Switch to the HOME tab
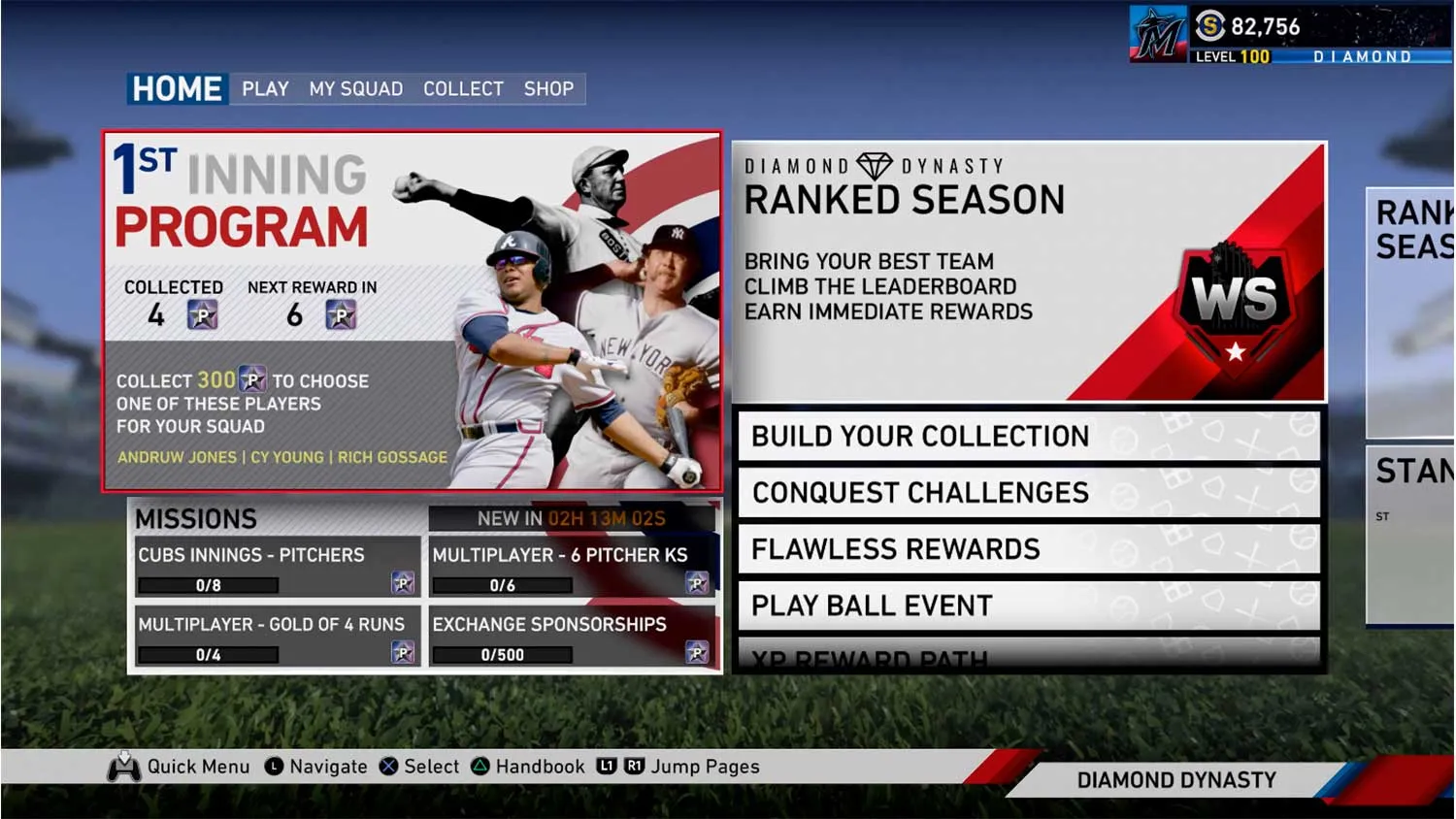 (x=178, y=89)
